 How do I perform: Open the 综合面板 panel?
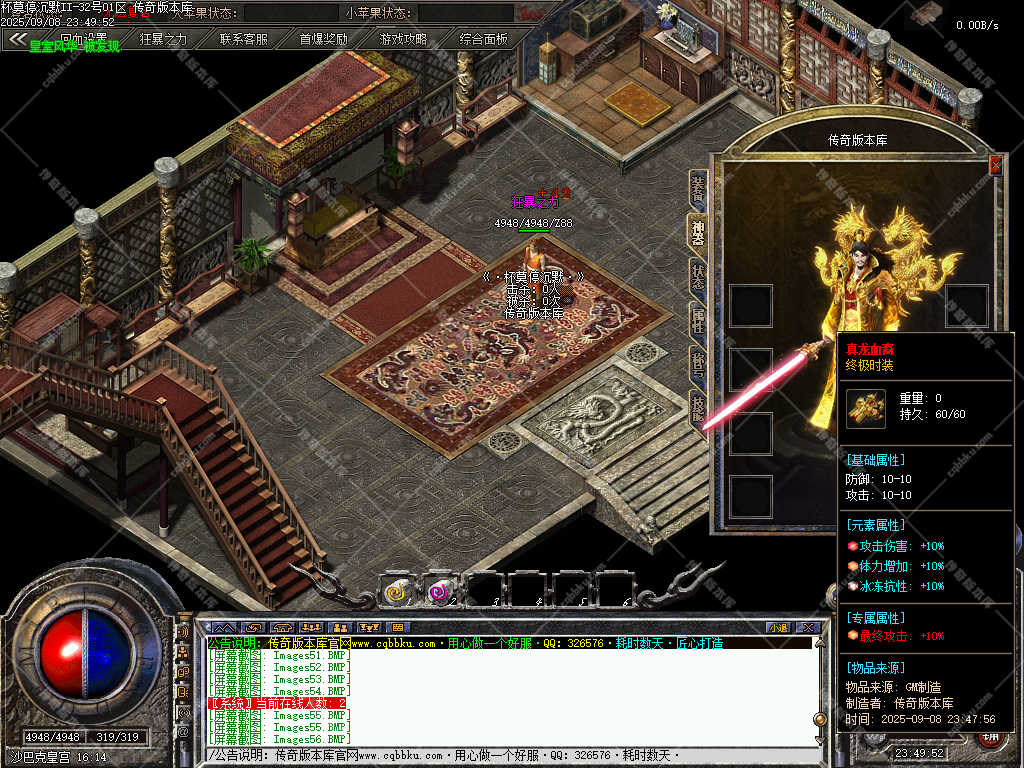pyautogui.click(x=483, y=39)
